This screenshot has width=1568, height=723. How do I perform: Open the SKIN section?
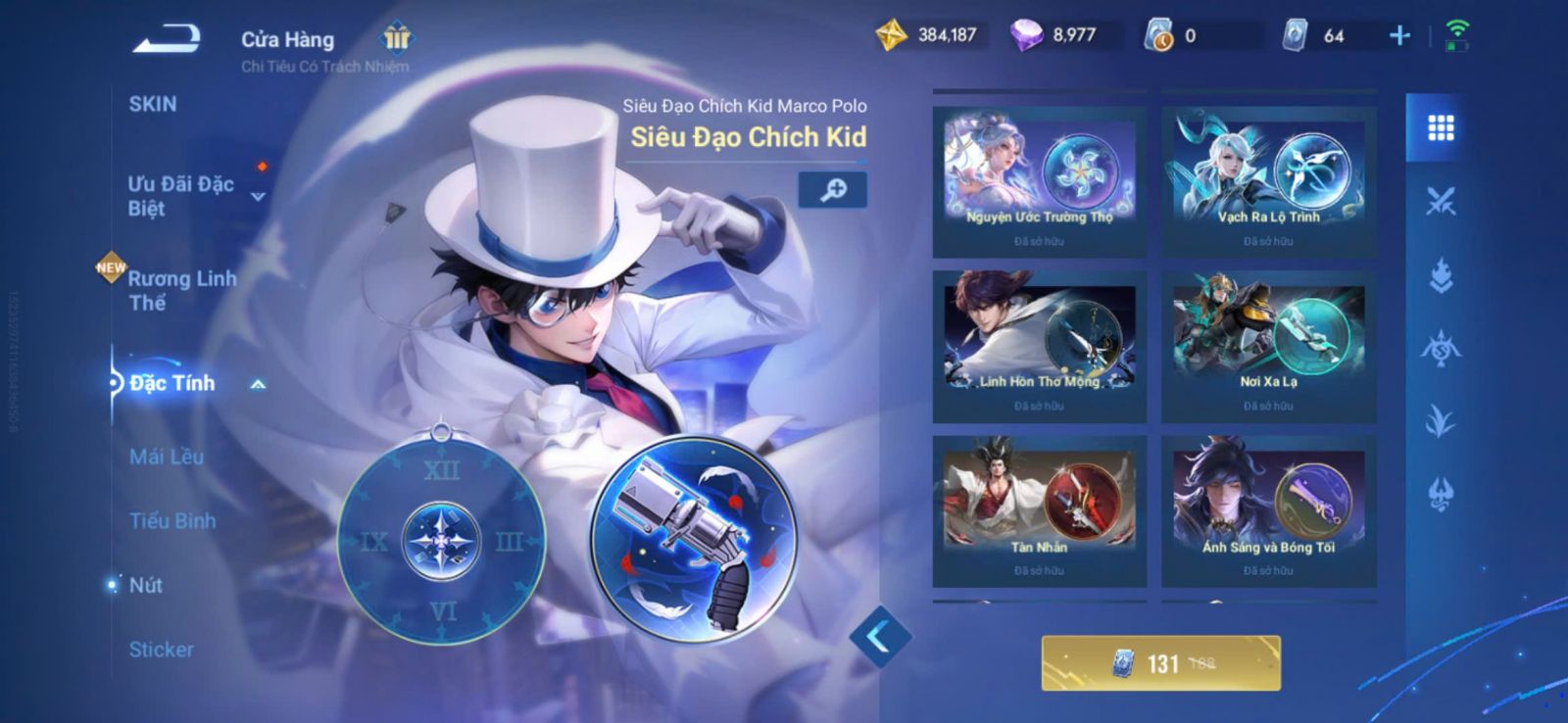[x=153, y=104]
